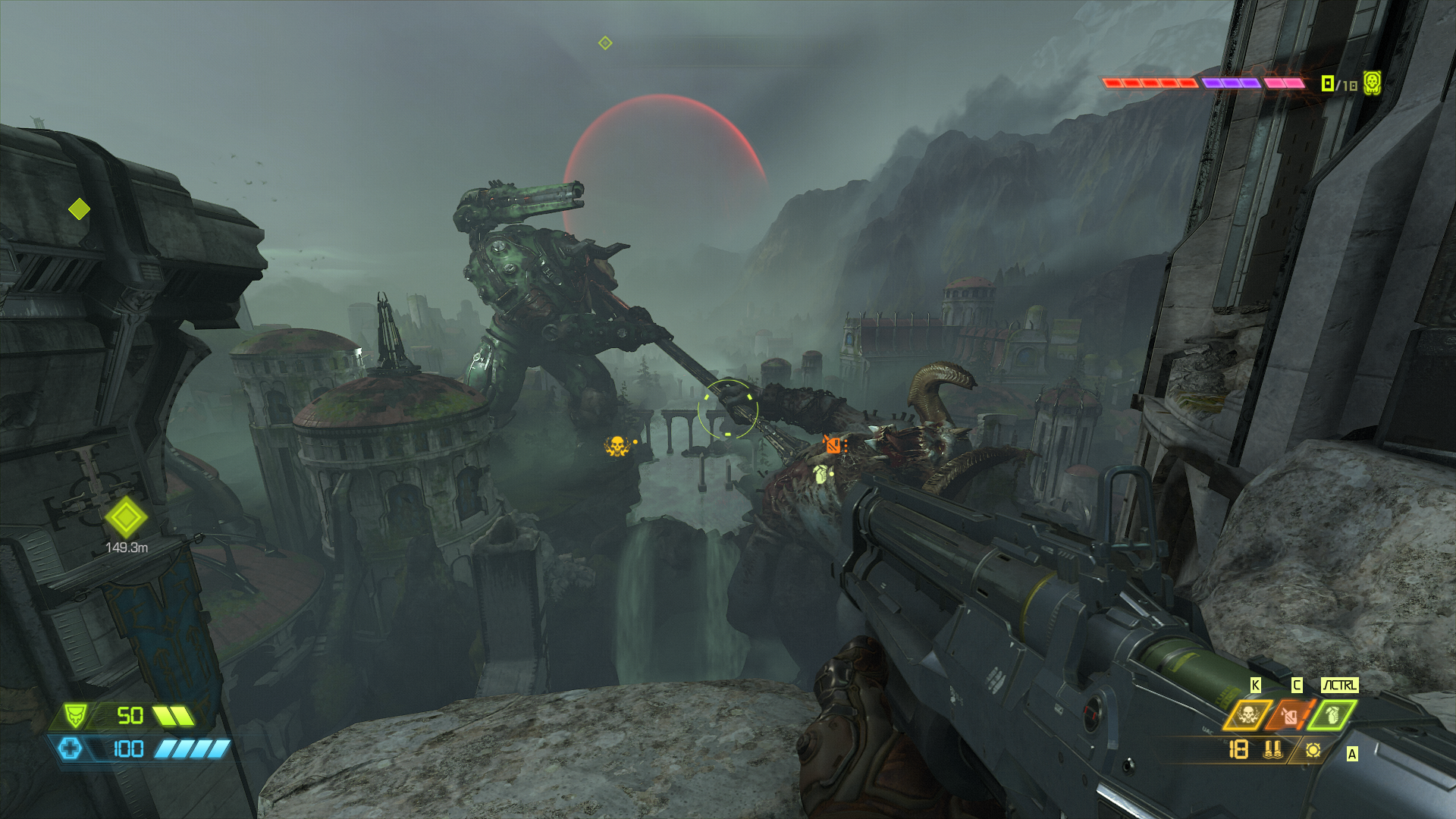1456x819 pixels.
Task: Select the orange chainsaw fuel can slot
Action: point(1290,714)
